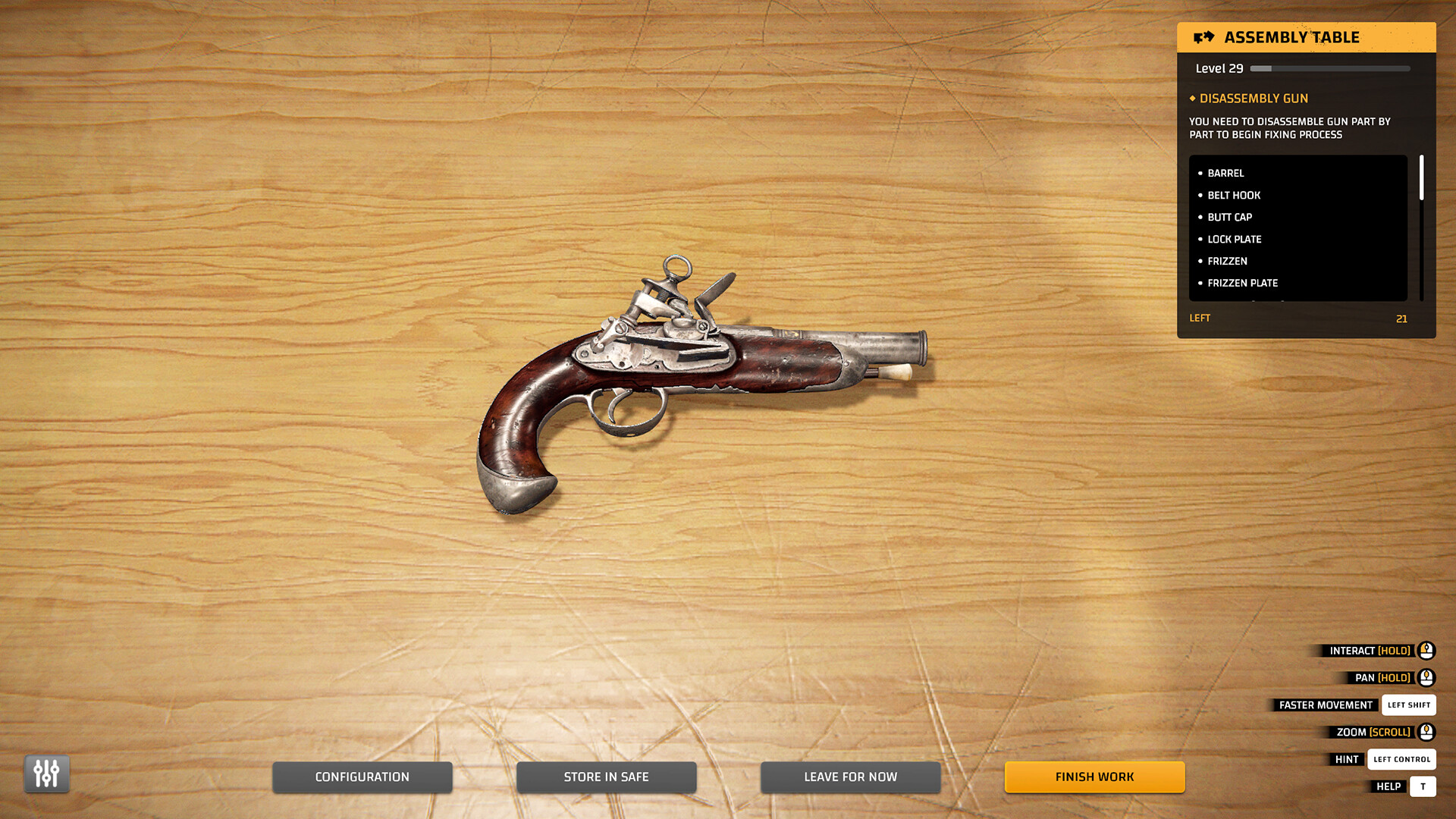Click the T key badge next to HELP
The height and width of the screenshot is (819, 1456).
pyautogui.click(x=1423, y=786)
